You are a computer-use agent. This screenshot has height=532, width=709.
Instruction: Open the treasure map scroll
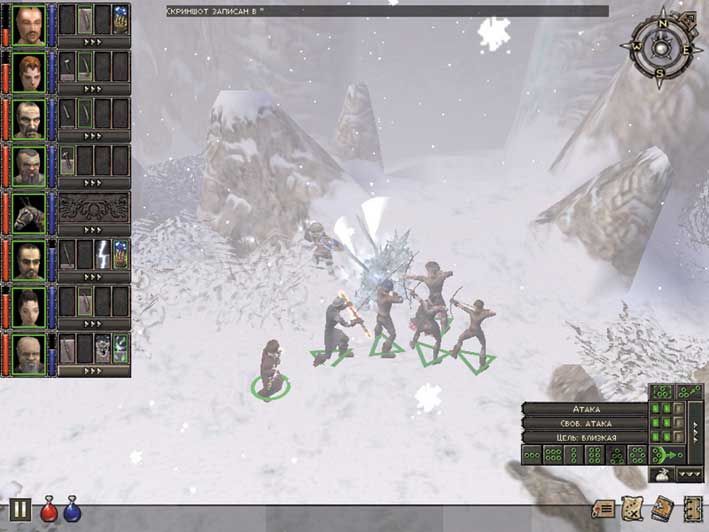(632, 508)
